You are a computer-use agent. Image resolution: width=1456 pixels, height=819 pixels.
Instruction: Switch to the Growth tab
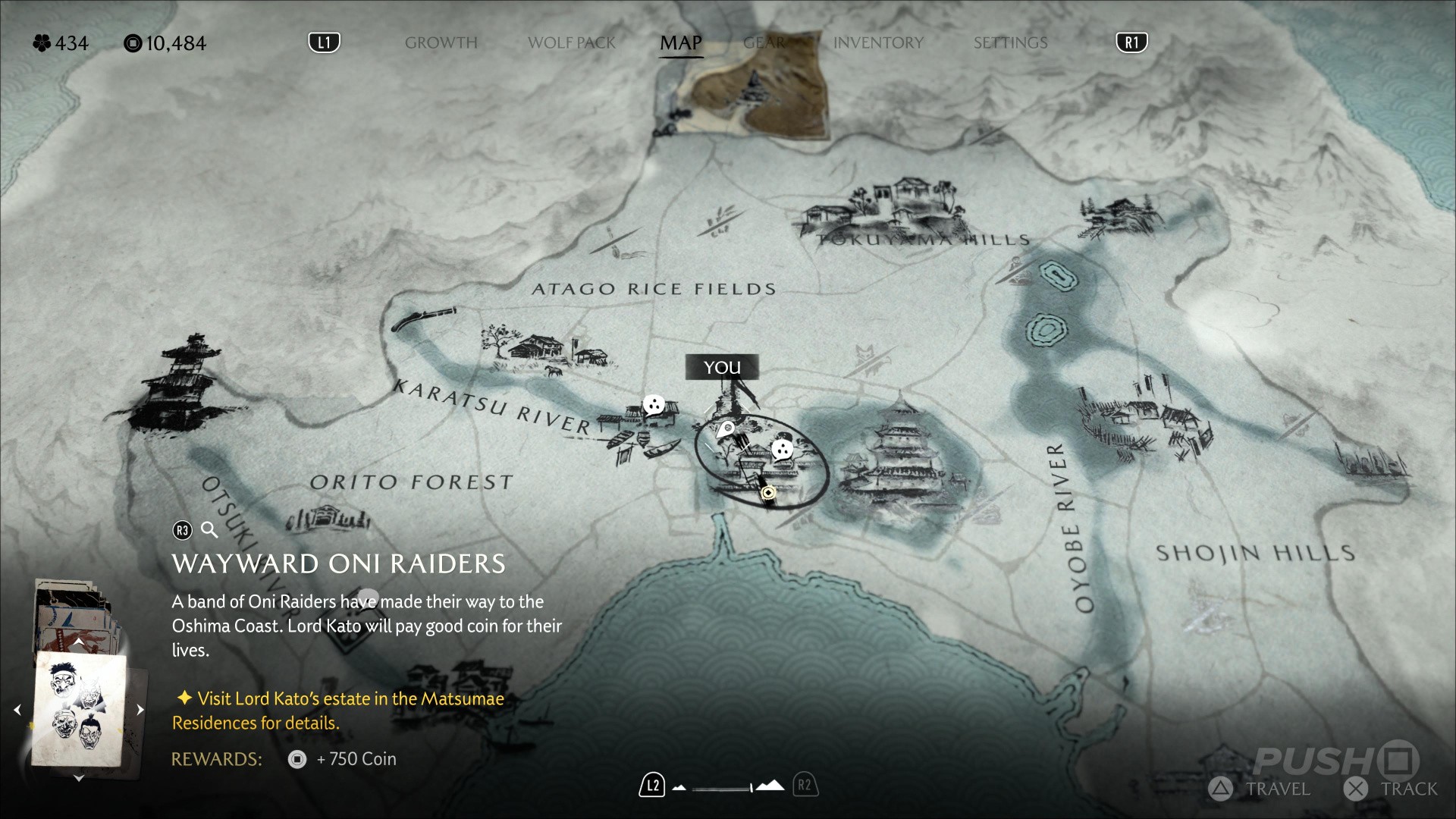click(441, 43)
